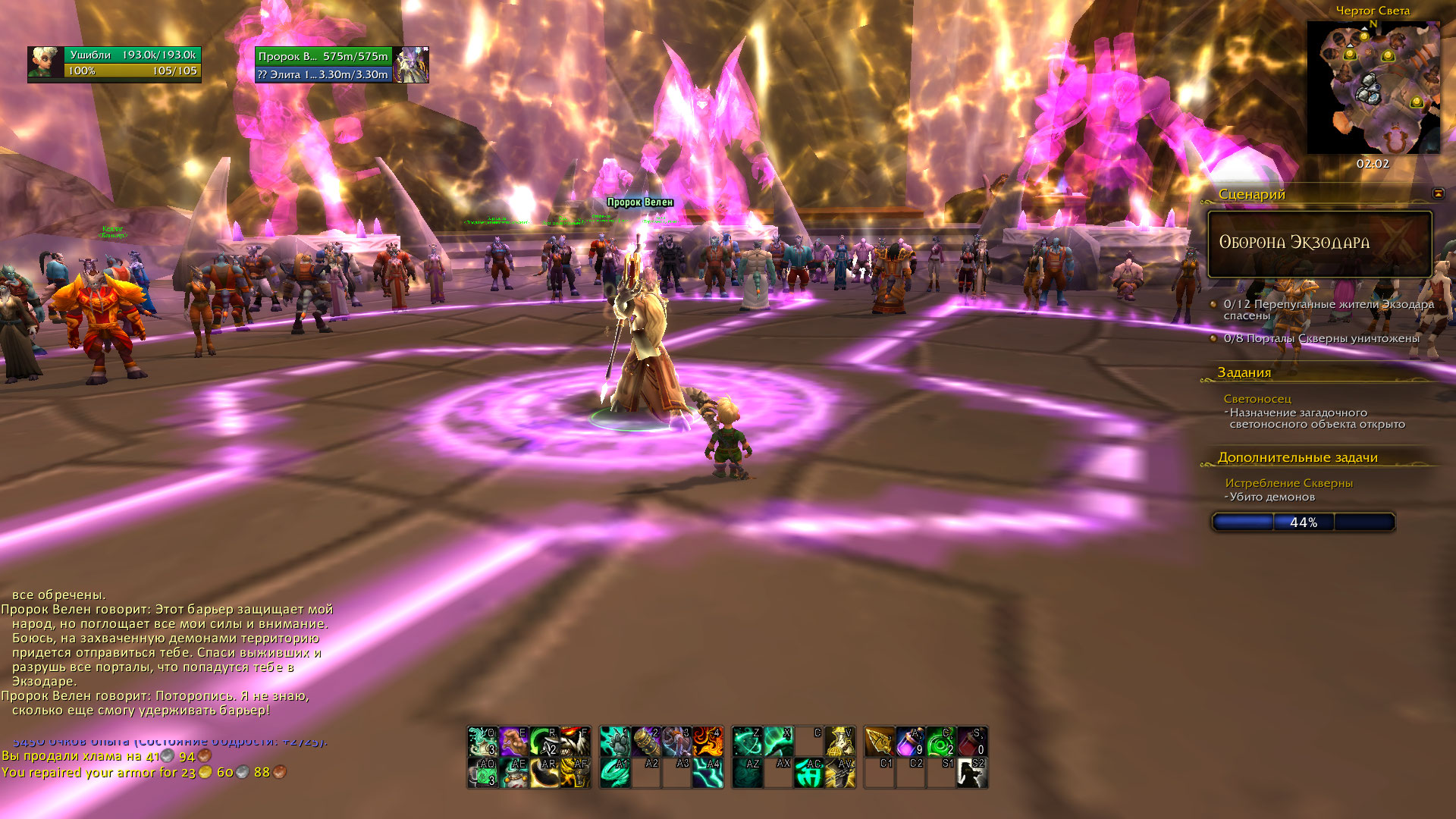
Task: Select the Истребление Скверны bonus objective
Action: click(x=1288, y=483)
